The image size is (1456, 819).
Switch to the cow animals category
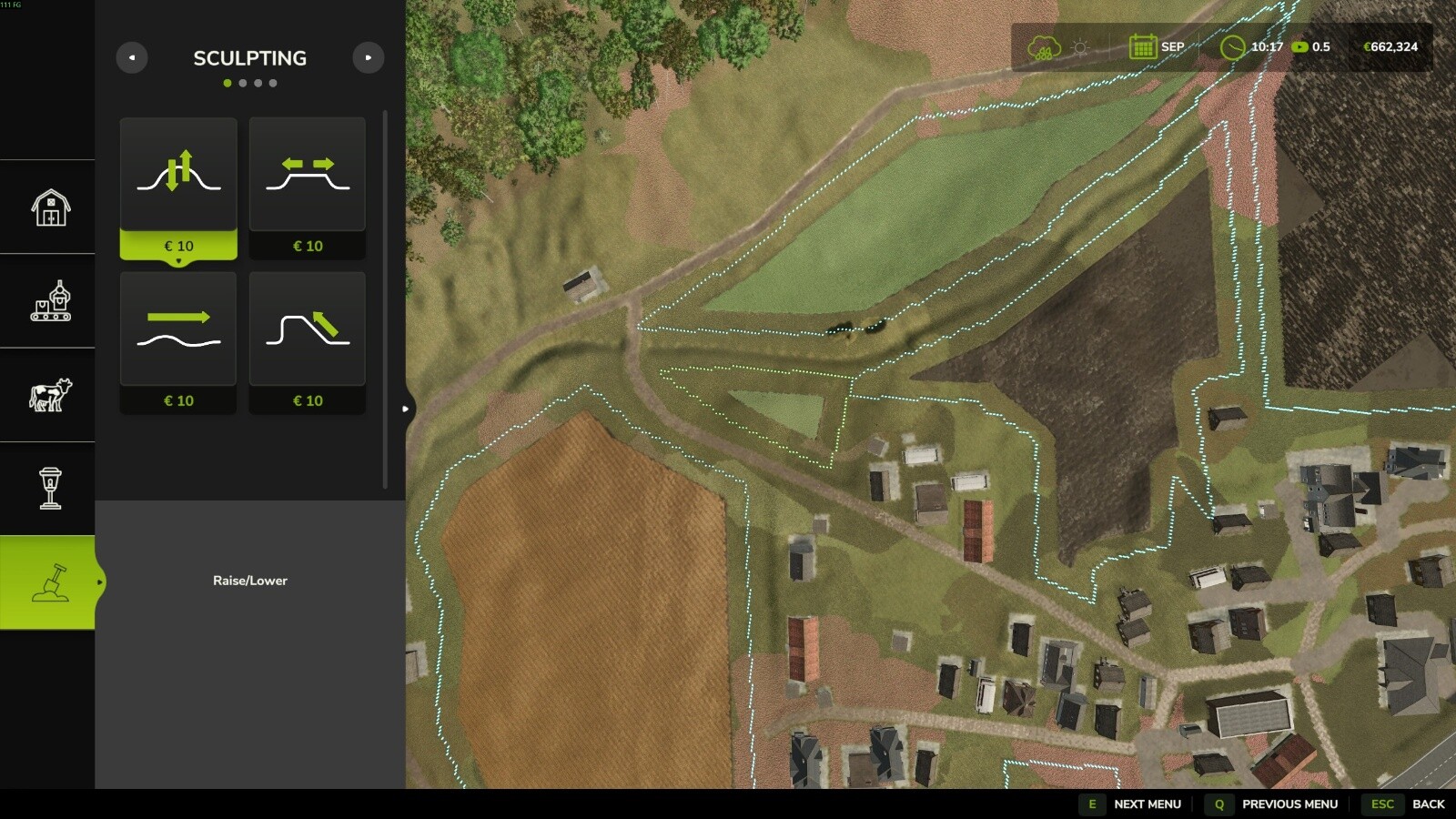point(50,395)
